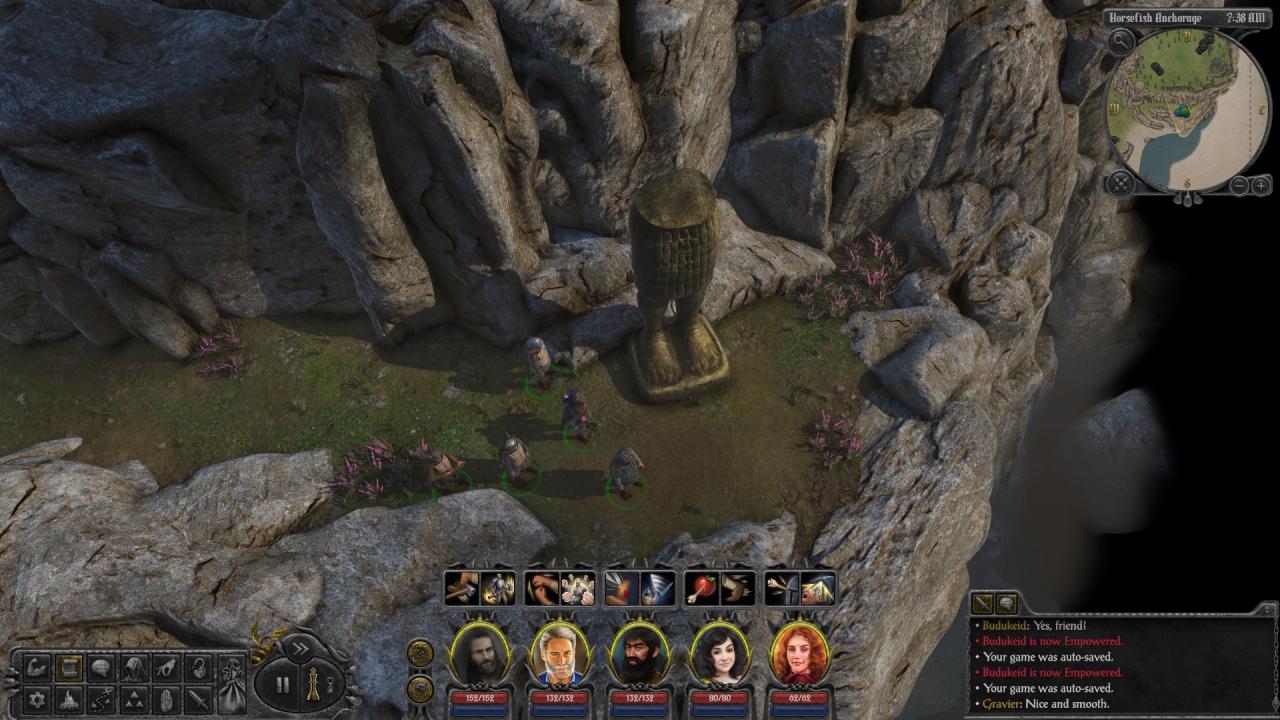
Task: Click on the circular minimap
Action: coord(1187,110)
